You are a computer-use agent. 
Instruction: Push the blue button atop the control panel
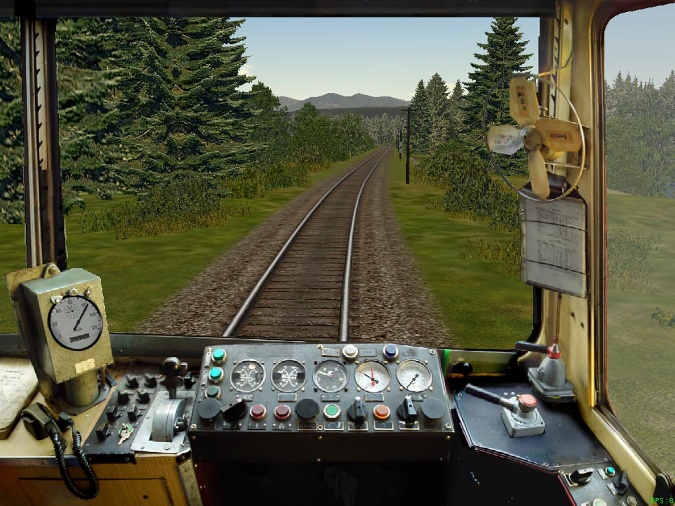[x=390, y=351]
